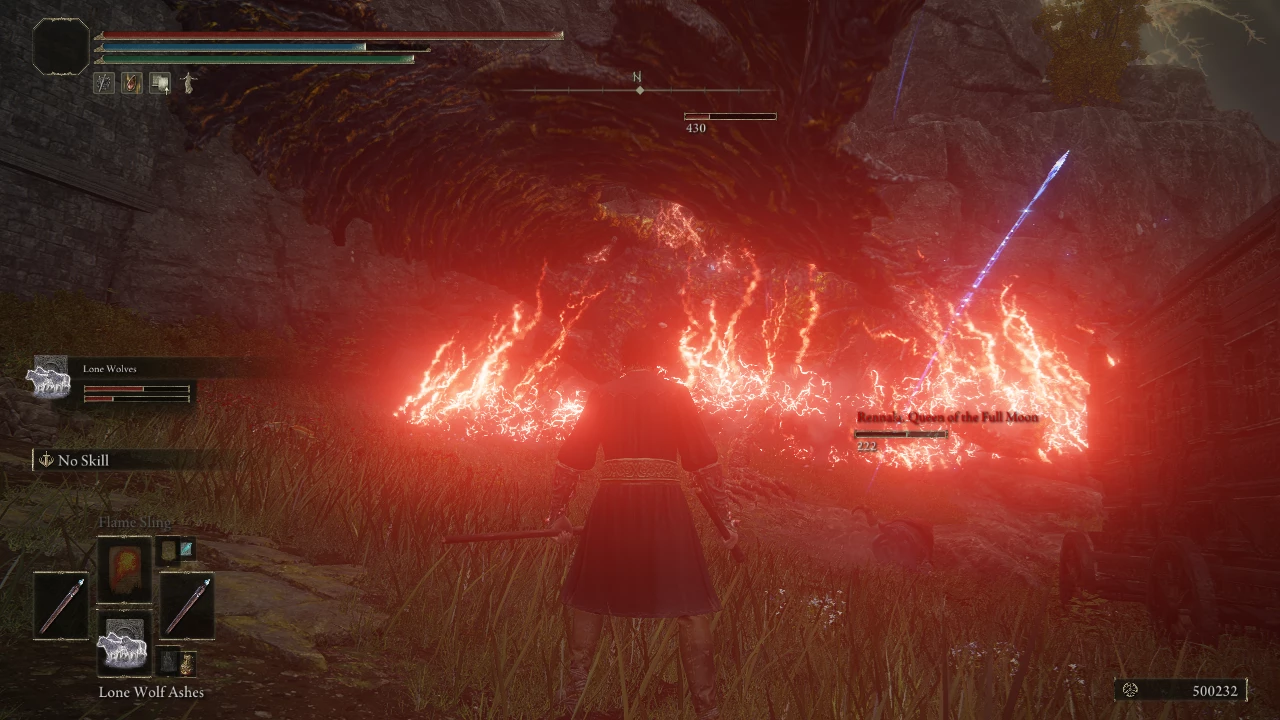Select the Flame Sling spell slot
The image size is (1280, 720).
pos(125,569)
